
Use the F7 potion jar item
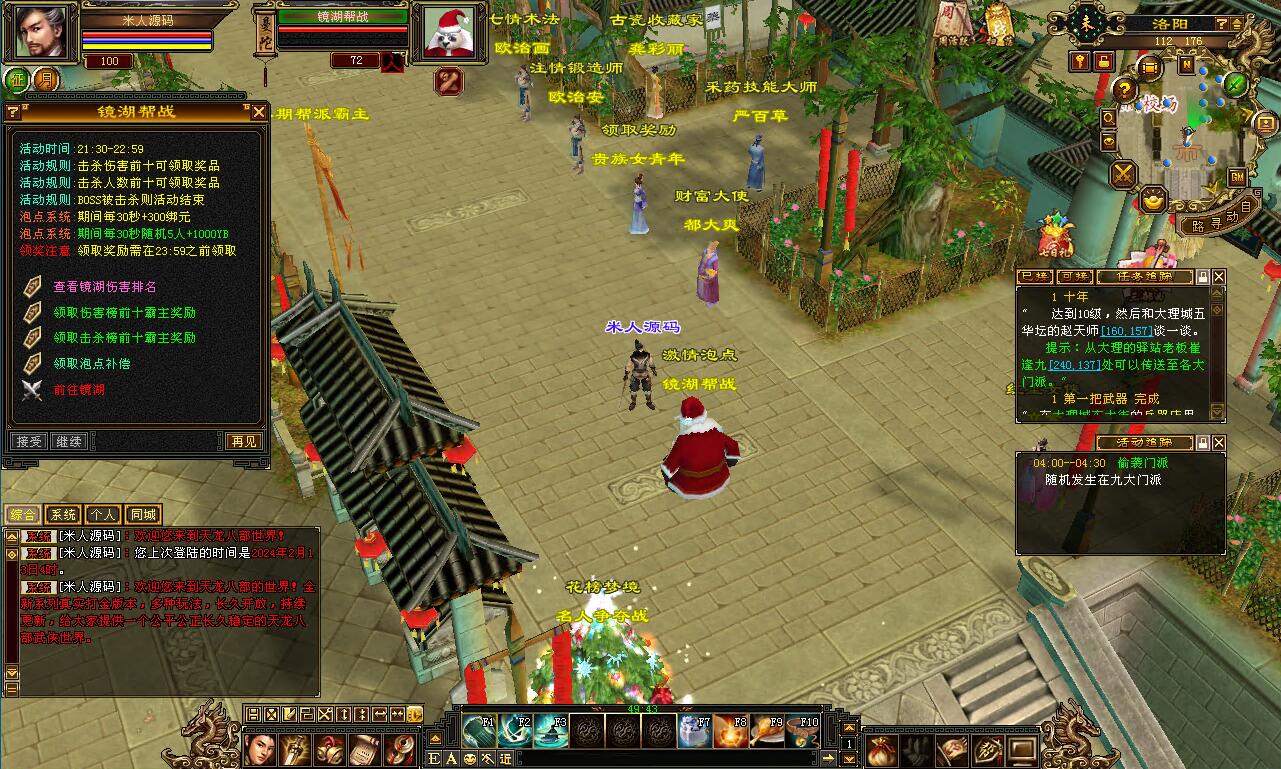[x=694, y=731]
